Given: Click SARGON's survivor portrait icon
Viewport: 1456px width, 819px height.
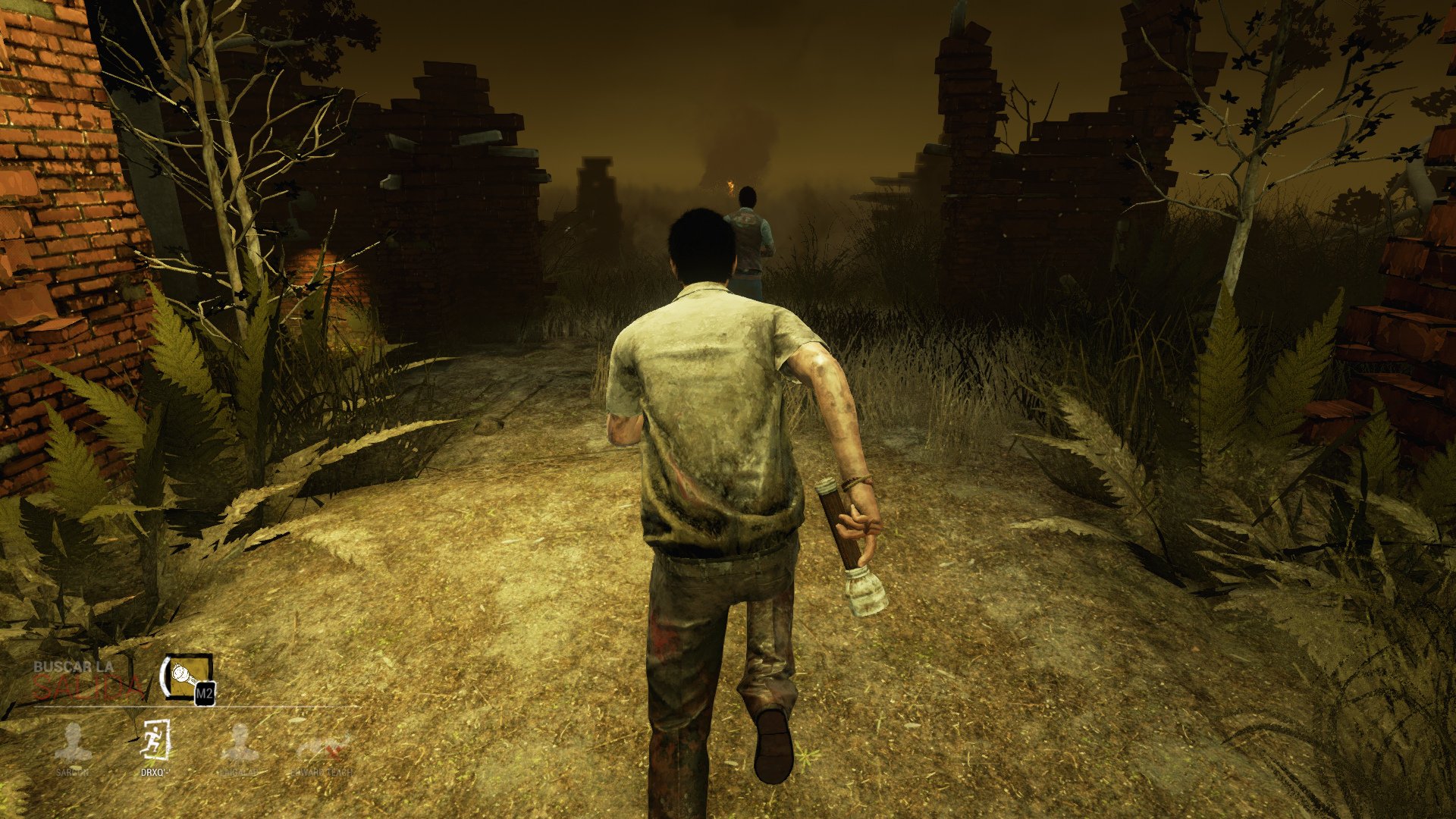Looking at the screenshot, I should click(74, 742).
